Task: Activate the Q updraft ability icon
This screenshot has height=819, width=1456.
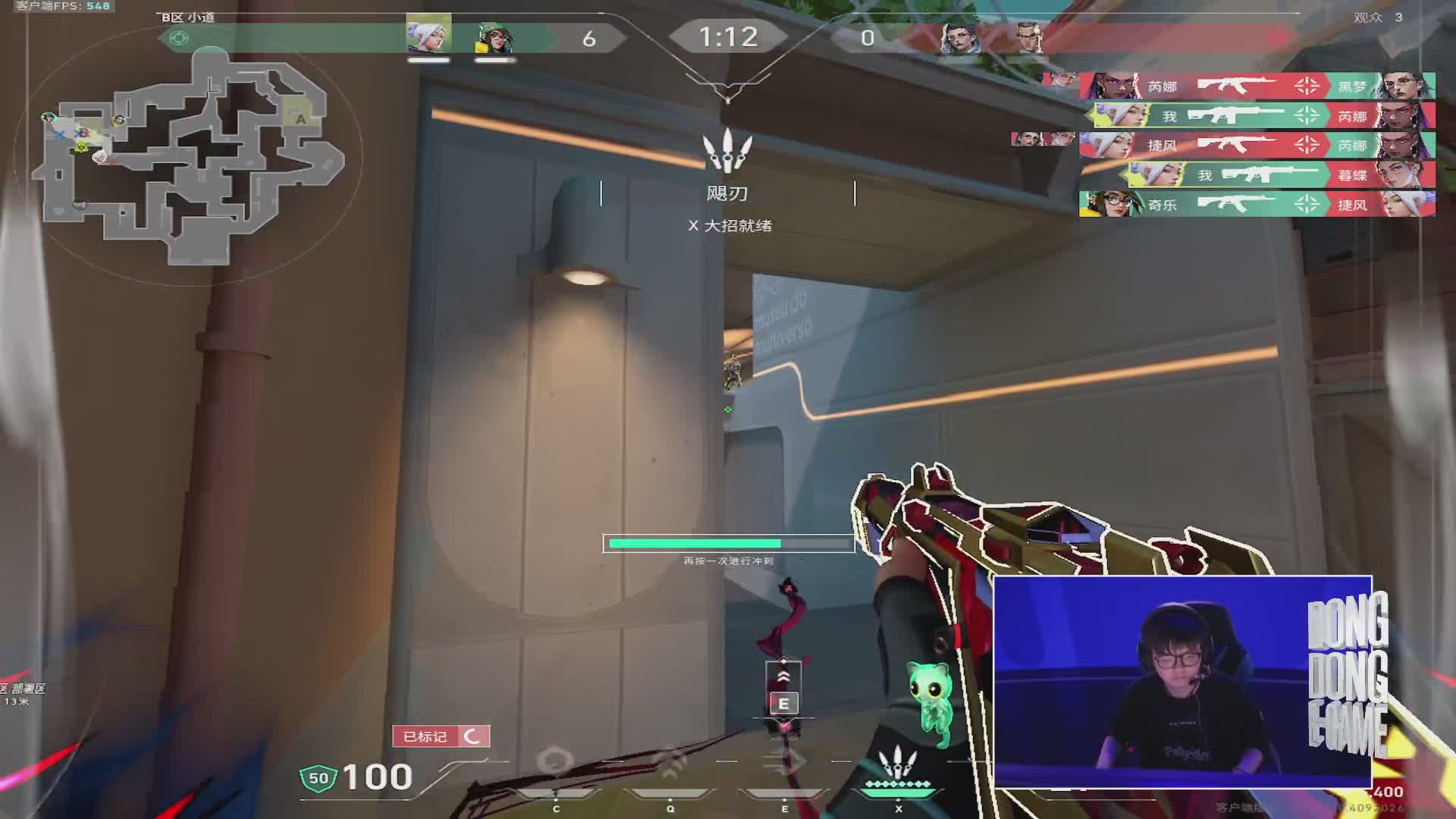Action: pyautogui.click(x=670, y=762)
